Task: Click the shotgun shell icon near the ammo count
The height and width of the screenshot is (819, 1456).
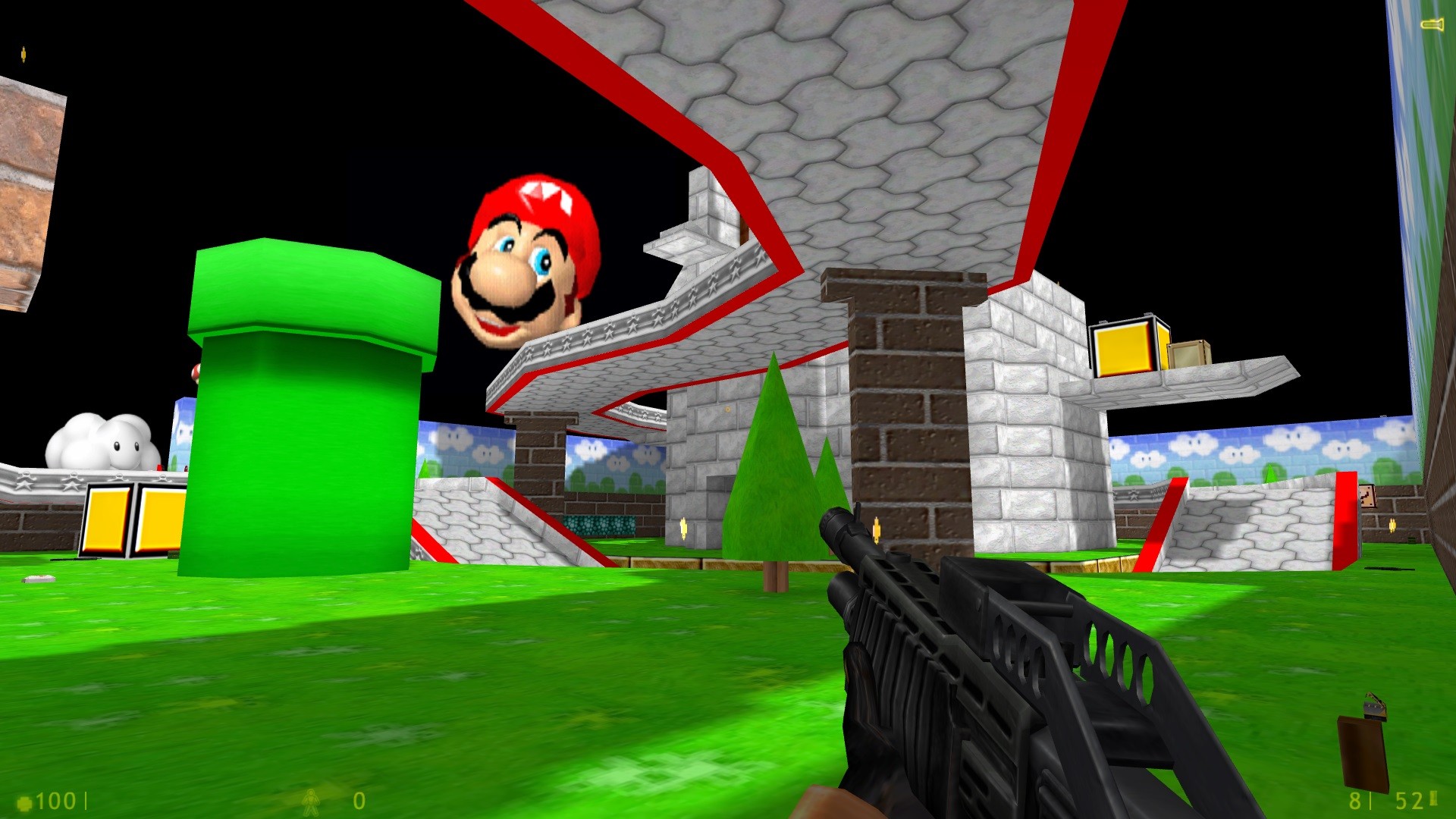Action: click(1433, 799)
